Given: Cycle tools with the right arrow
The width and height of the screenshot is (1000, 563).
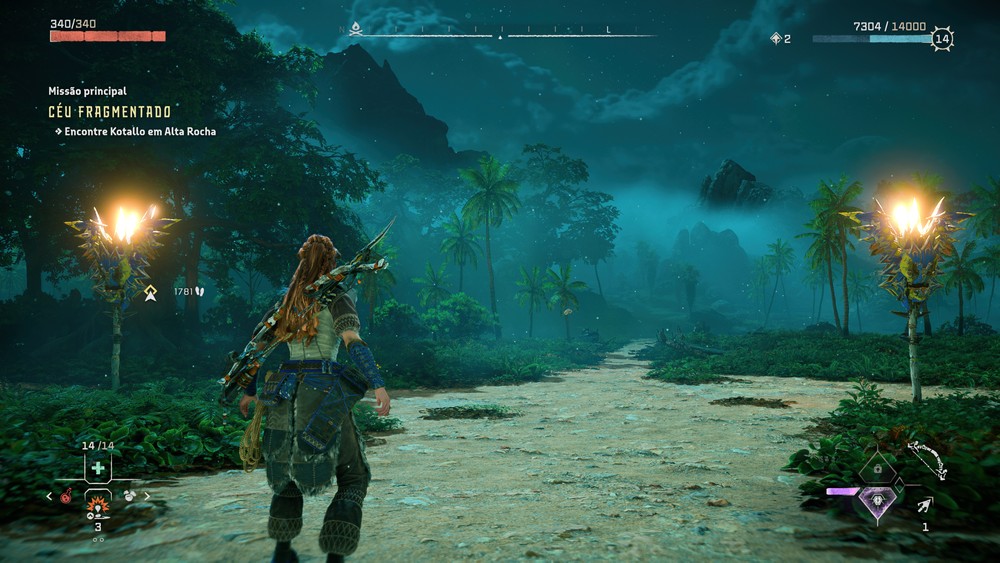Looking at the screenshot, I should [148, 496].
